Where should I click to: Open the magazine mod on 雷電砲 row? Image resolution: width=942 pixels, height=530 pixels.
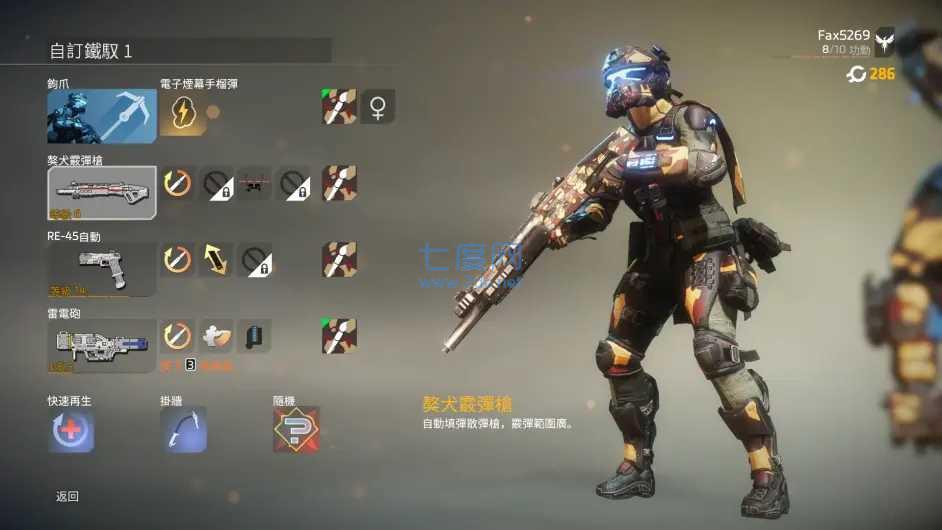[x=255, y=336]
